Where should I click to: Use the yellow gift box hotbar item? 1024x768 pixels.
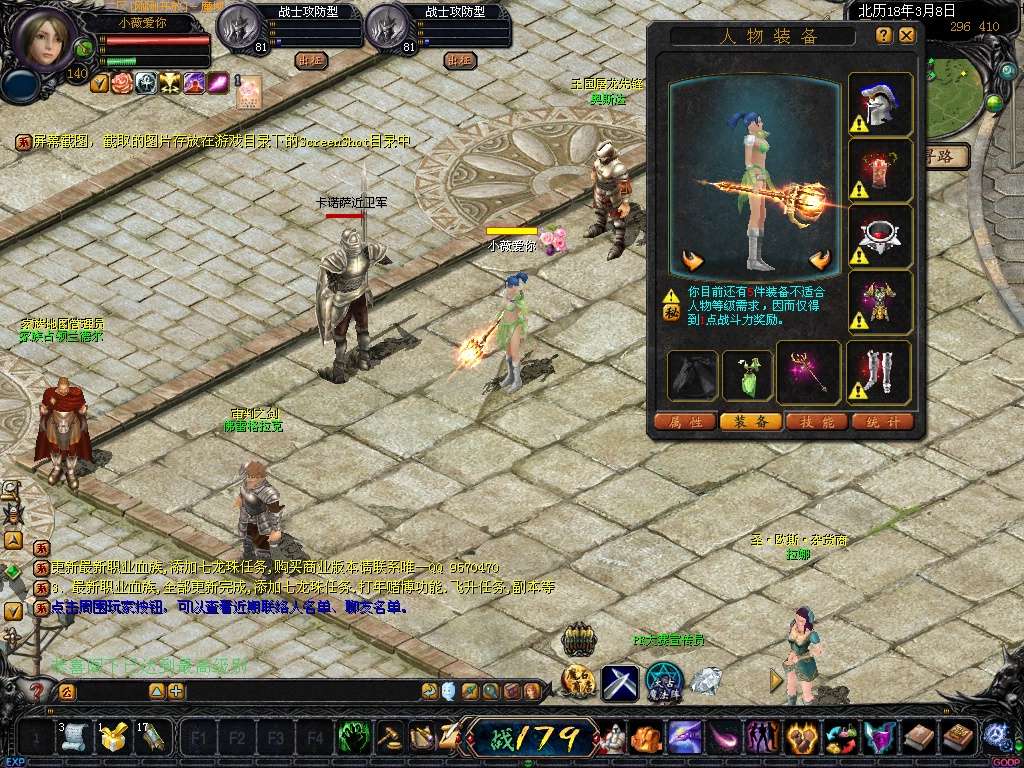[112, 739]
